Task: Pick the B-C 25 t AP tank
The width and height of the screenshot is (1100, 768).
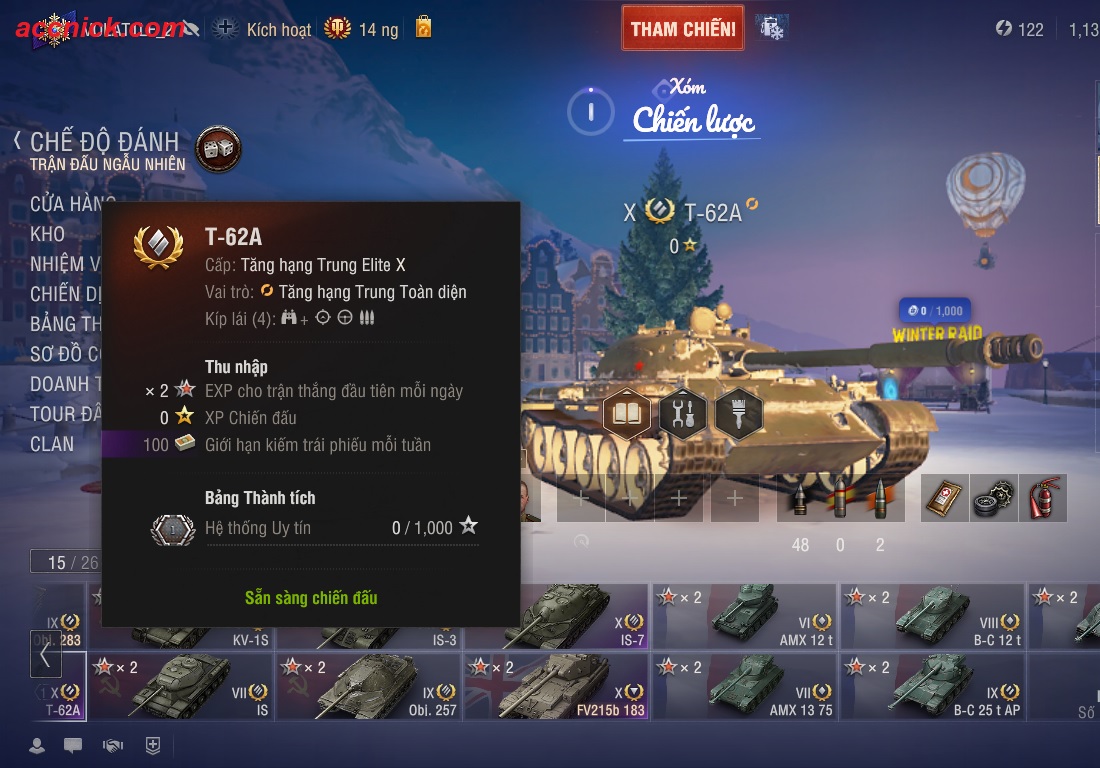Action: 933,686
